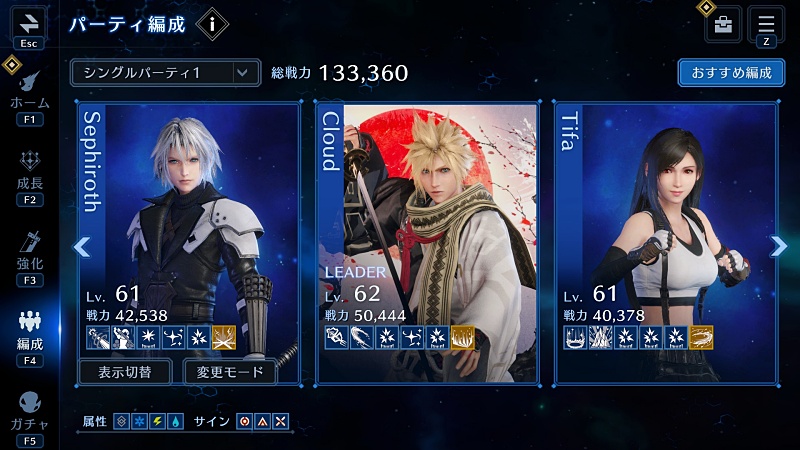This screenshot has height=450, width=800.
Task: Open the toolbox item menu icon
Action: 723,25
